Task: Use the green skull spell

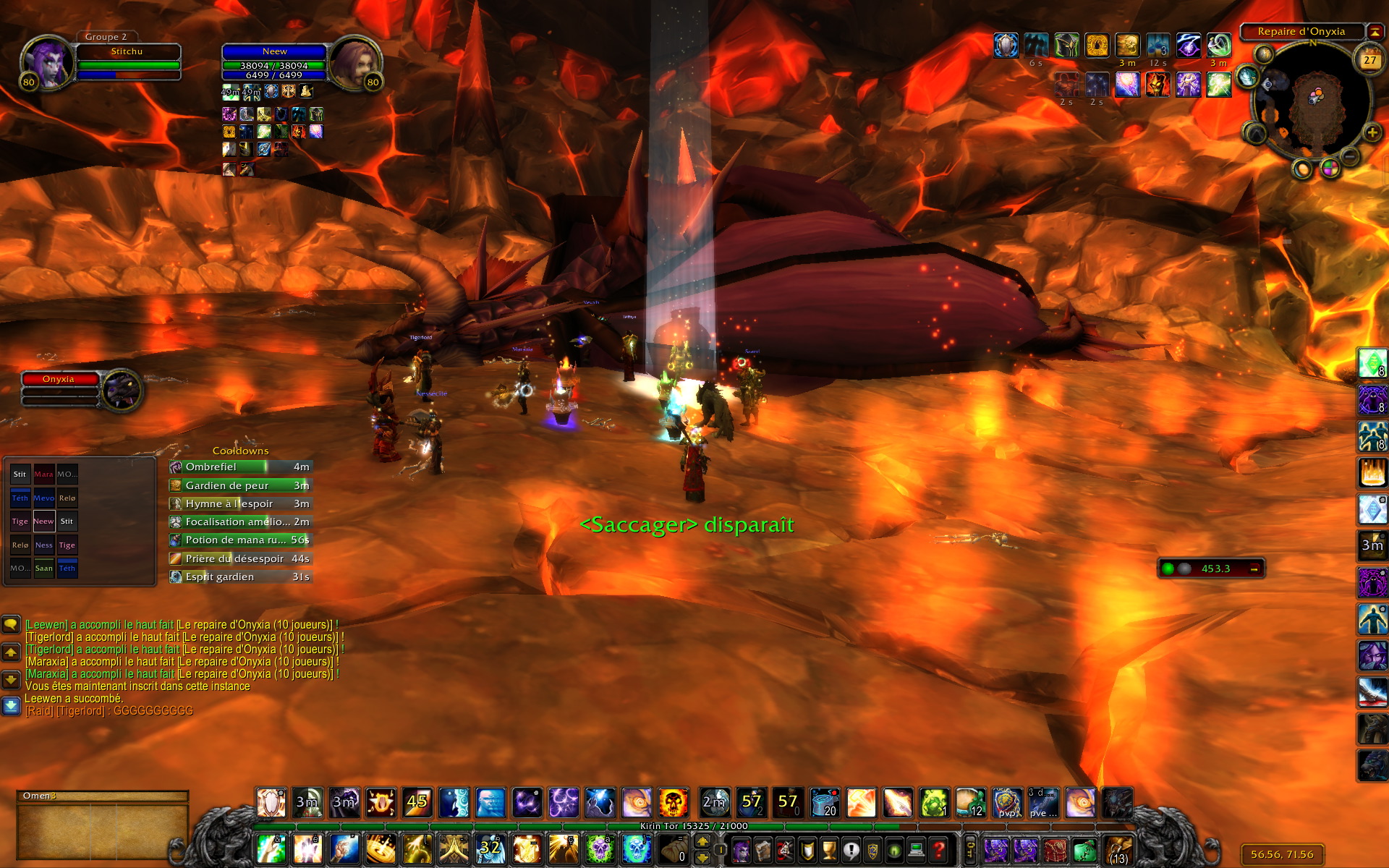Action: click(x=600, y=848)
